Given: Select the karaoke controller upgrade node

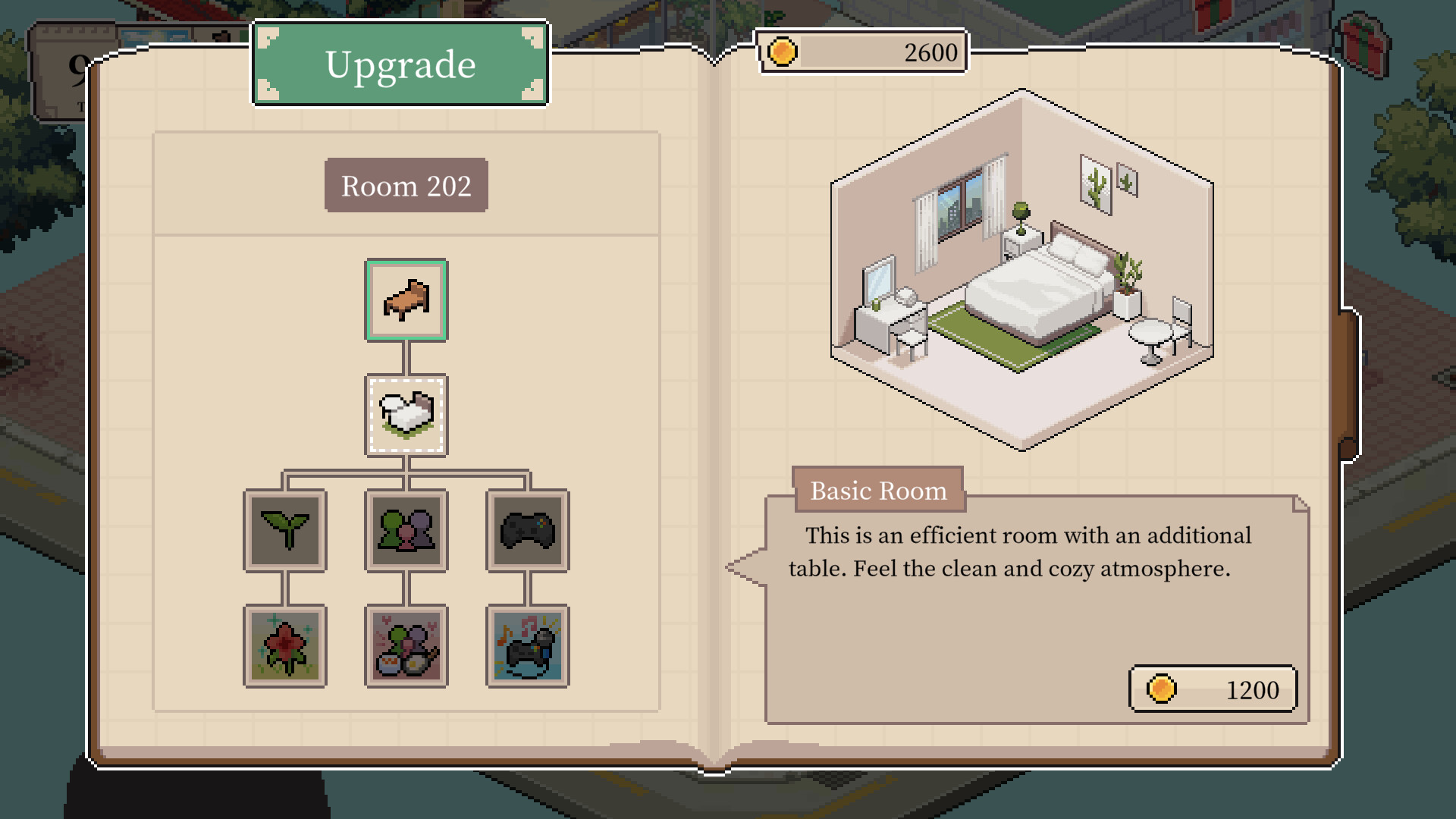Looking at the screenshot, I should [529, 646].
